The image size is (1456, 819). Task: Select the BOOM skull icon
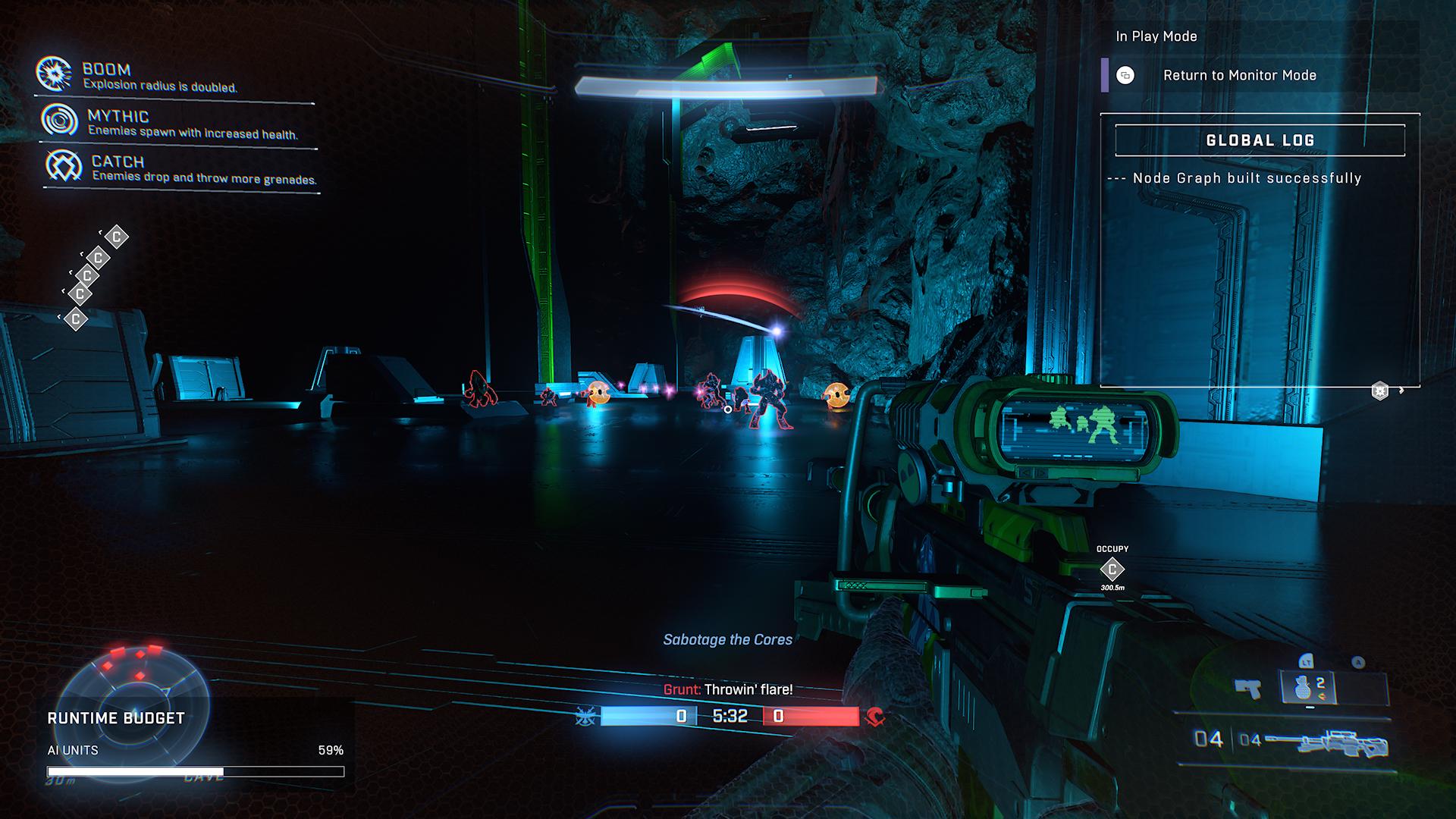click(54, 74)
